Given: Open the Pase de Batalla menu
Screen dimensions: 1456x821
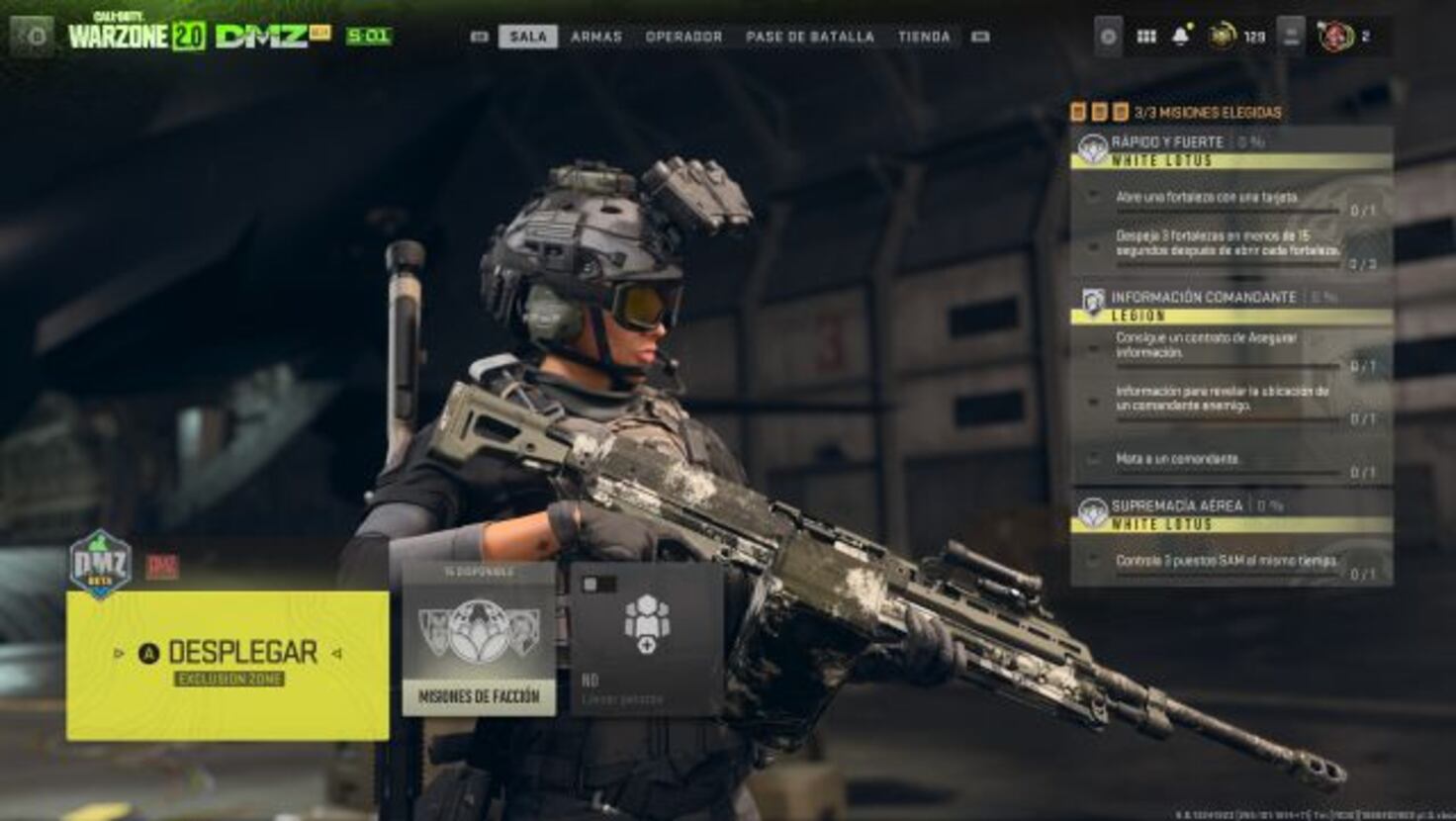Looking at the screenshot, I should pyautogui.click(x=808, y=35).
